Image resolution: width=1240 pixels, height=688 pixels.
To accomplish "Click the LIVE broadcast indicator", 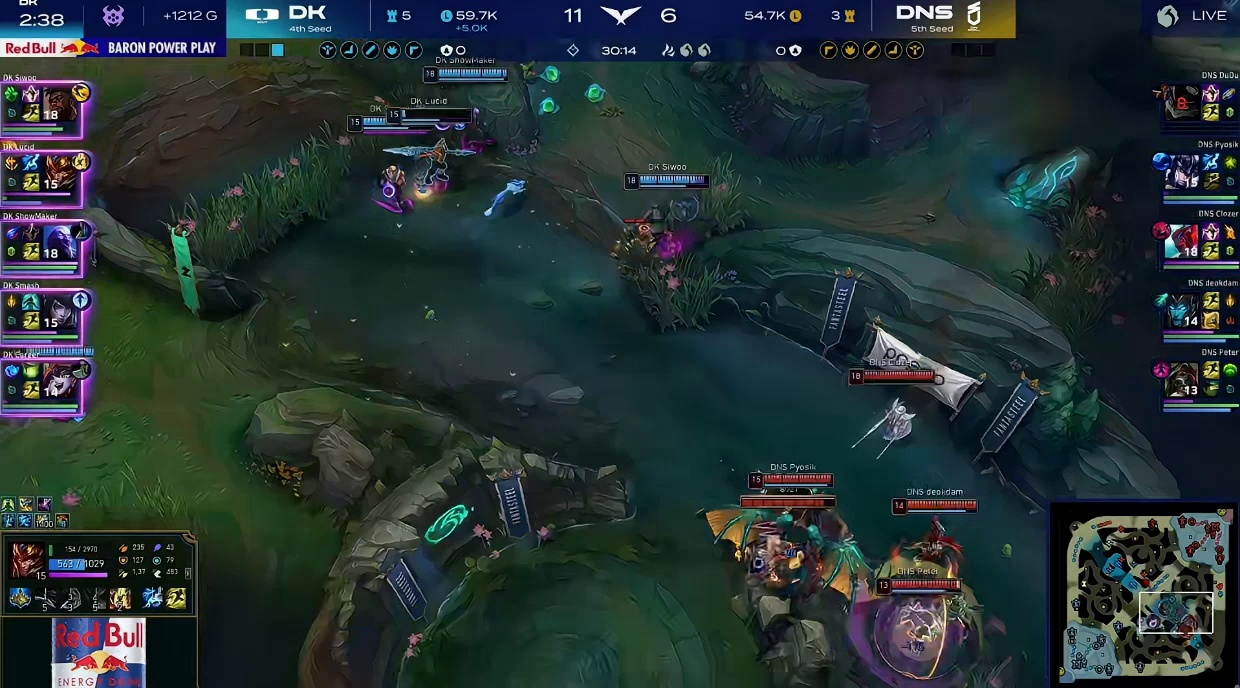I will click(1191, 16).
